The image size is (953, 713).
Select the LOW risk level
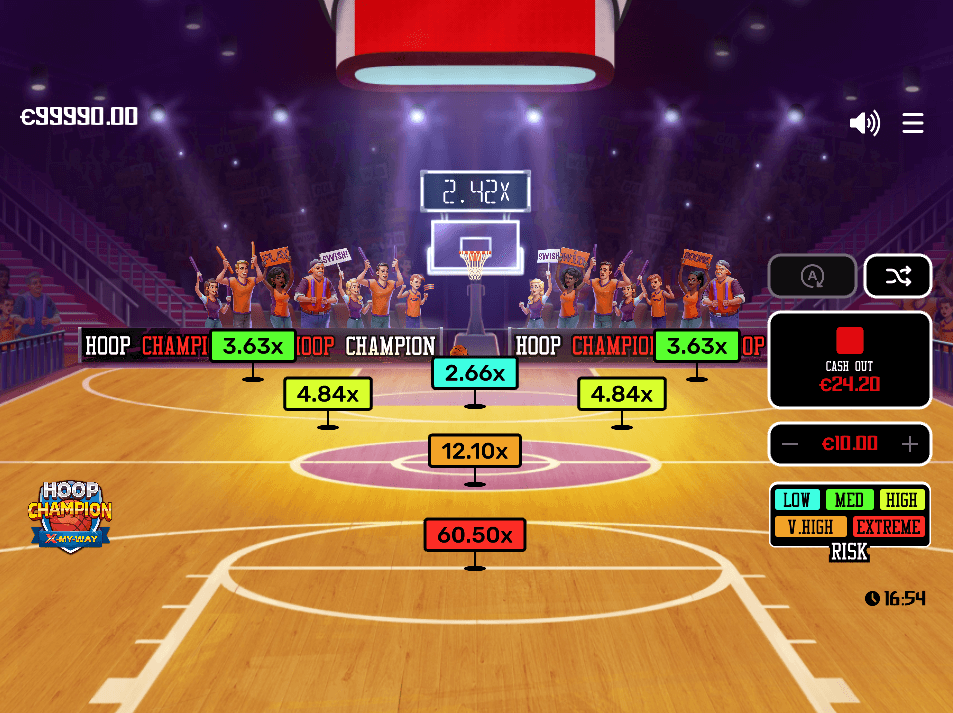pos(797,500)
